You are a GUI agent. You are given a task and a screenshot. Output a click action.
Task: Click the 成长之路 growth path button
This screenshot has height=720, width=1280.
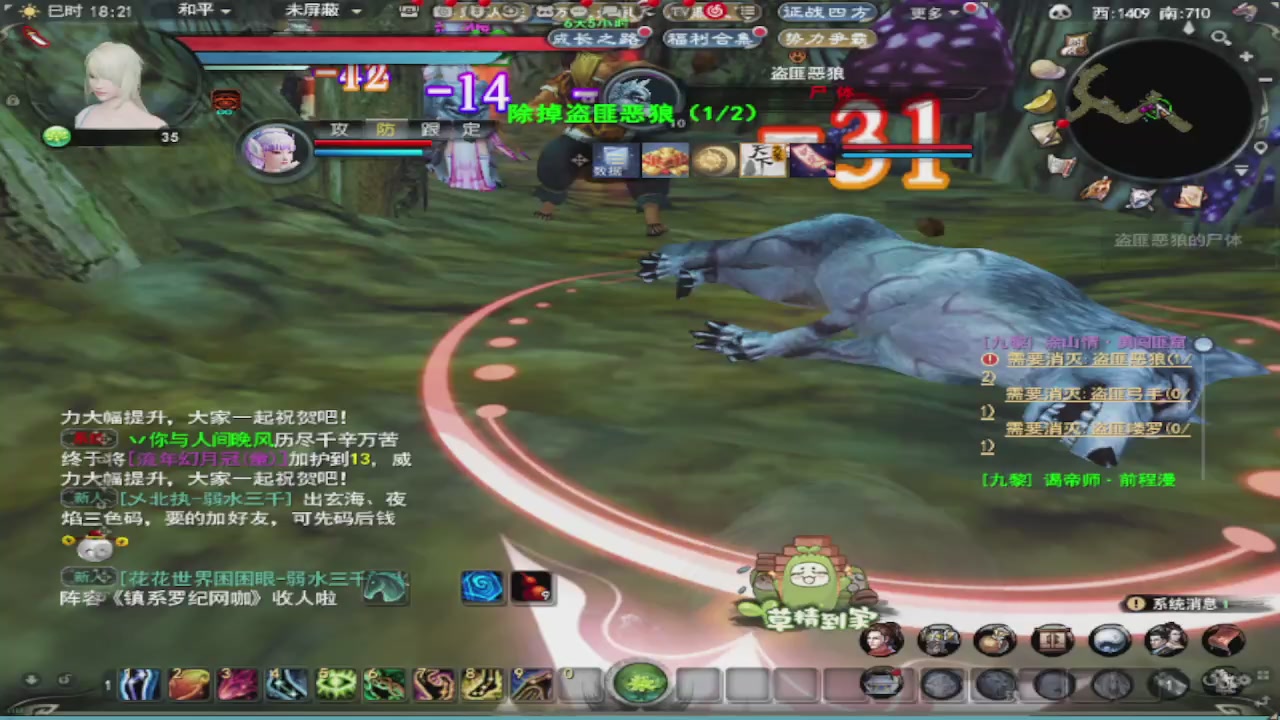tap(597, 38)
